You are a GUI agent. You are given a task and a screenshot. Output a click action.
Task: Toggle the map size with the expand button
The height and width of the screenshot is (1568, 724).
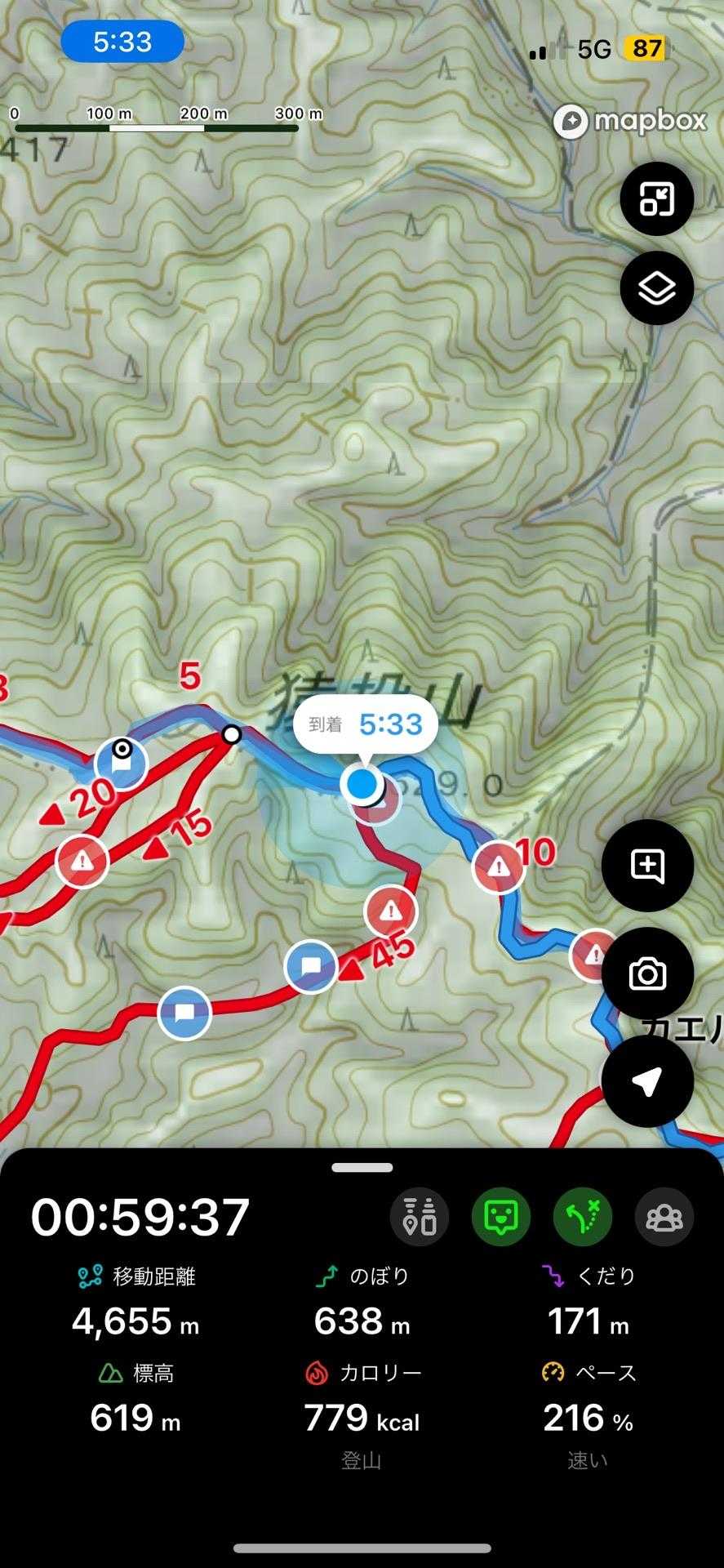coord(656,198)
